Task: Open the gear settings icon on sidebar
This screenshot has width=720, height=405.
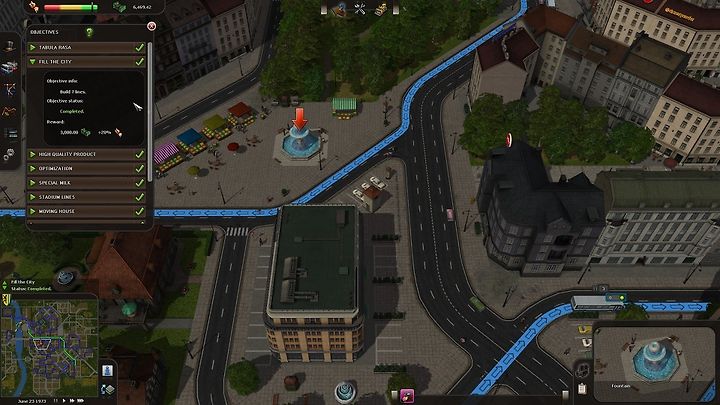Action: (10, 154)
